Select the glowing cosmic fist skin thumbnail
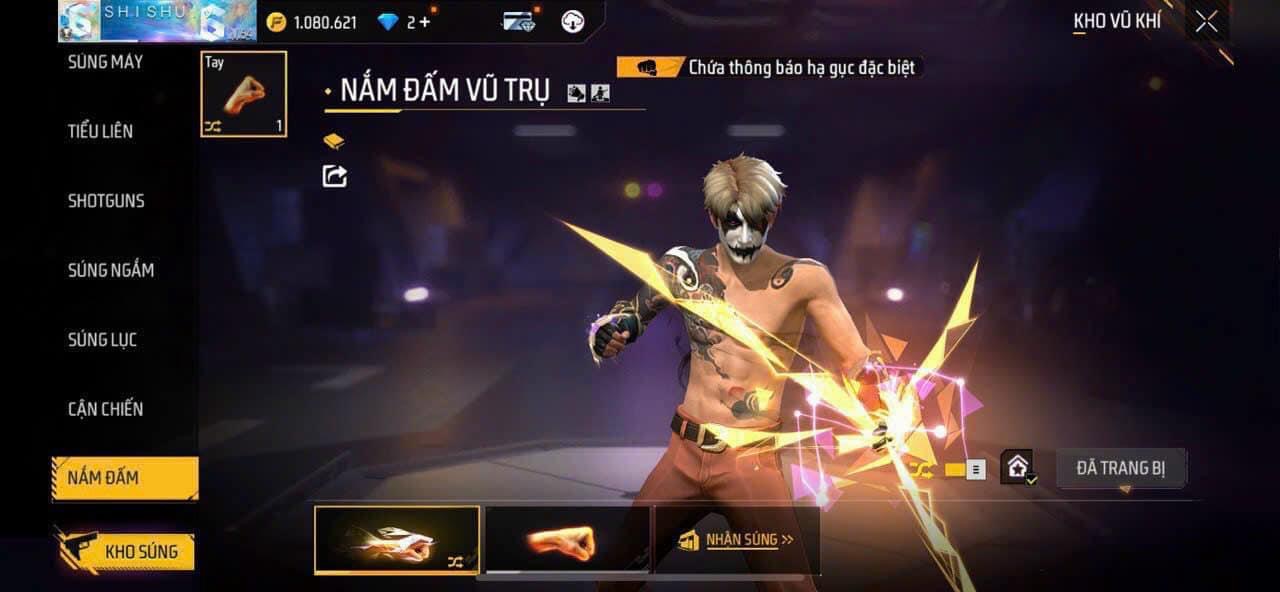The image size is (1280, 592). [x=397, y=540]
